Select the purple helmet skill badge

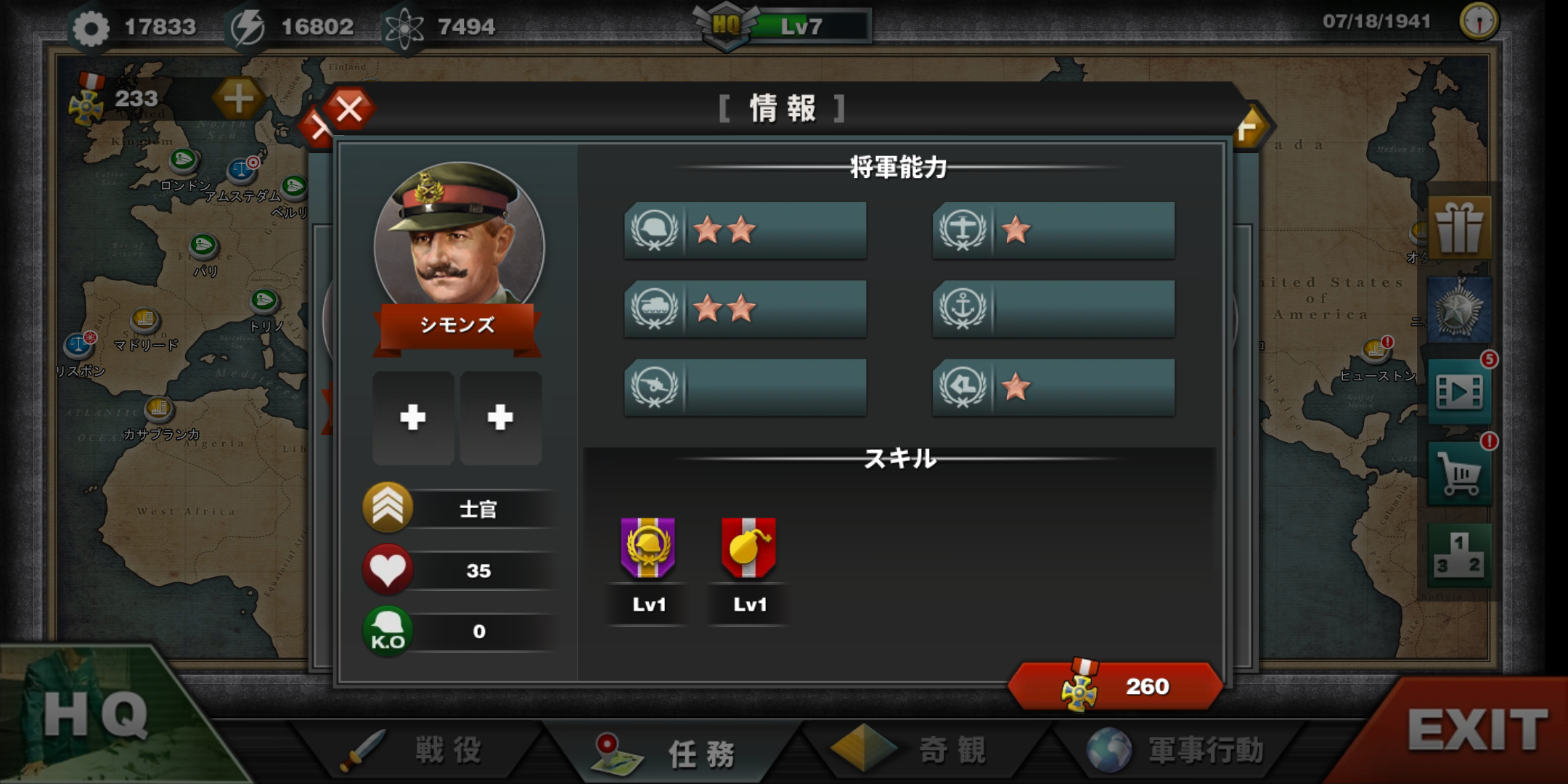[648, 549]
